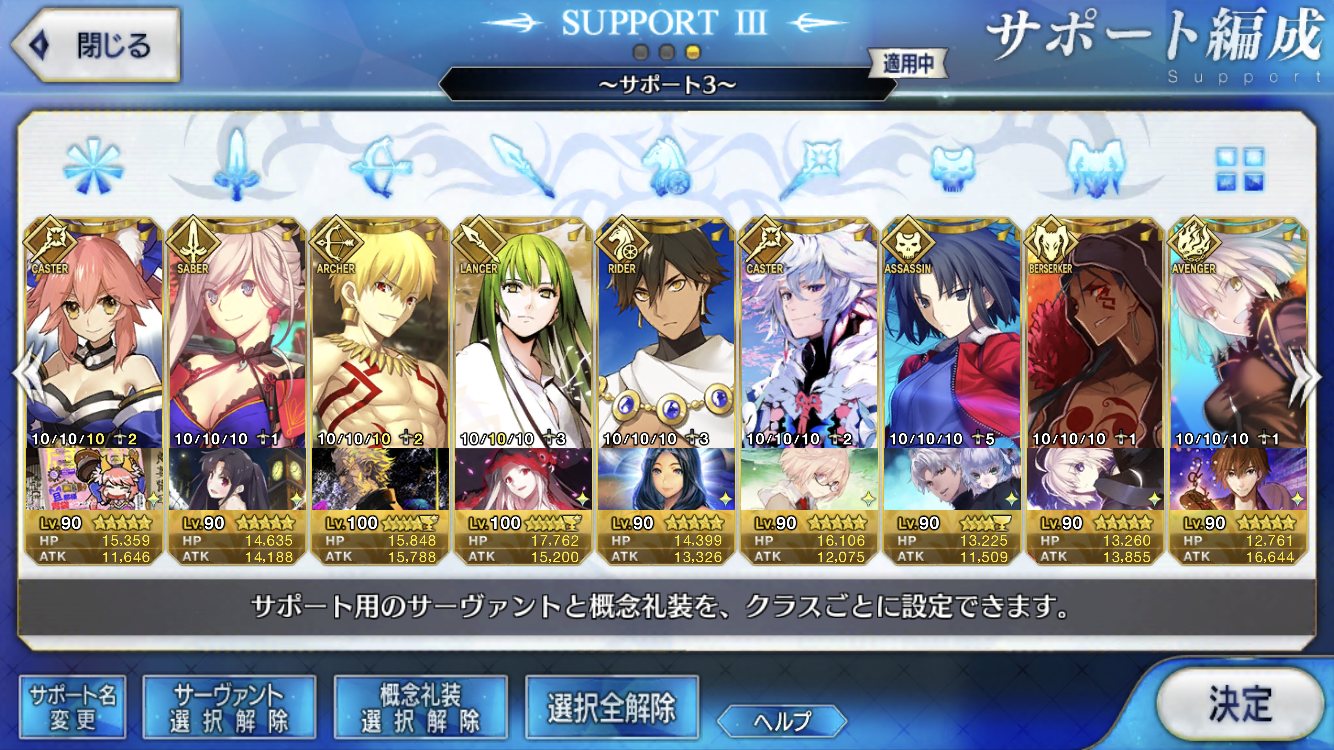Open the ヘルプ help page
The width and height of the screenshot is (1334, 750).
782,720
